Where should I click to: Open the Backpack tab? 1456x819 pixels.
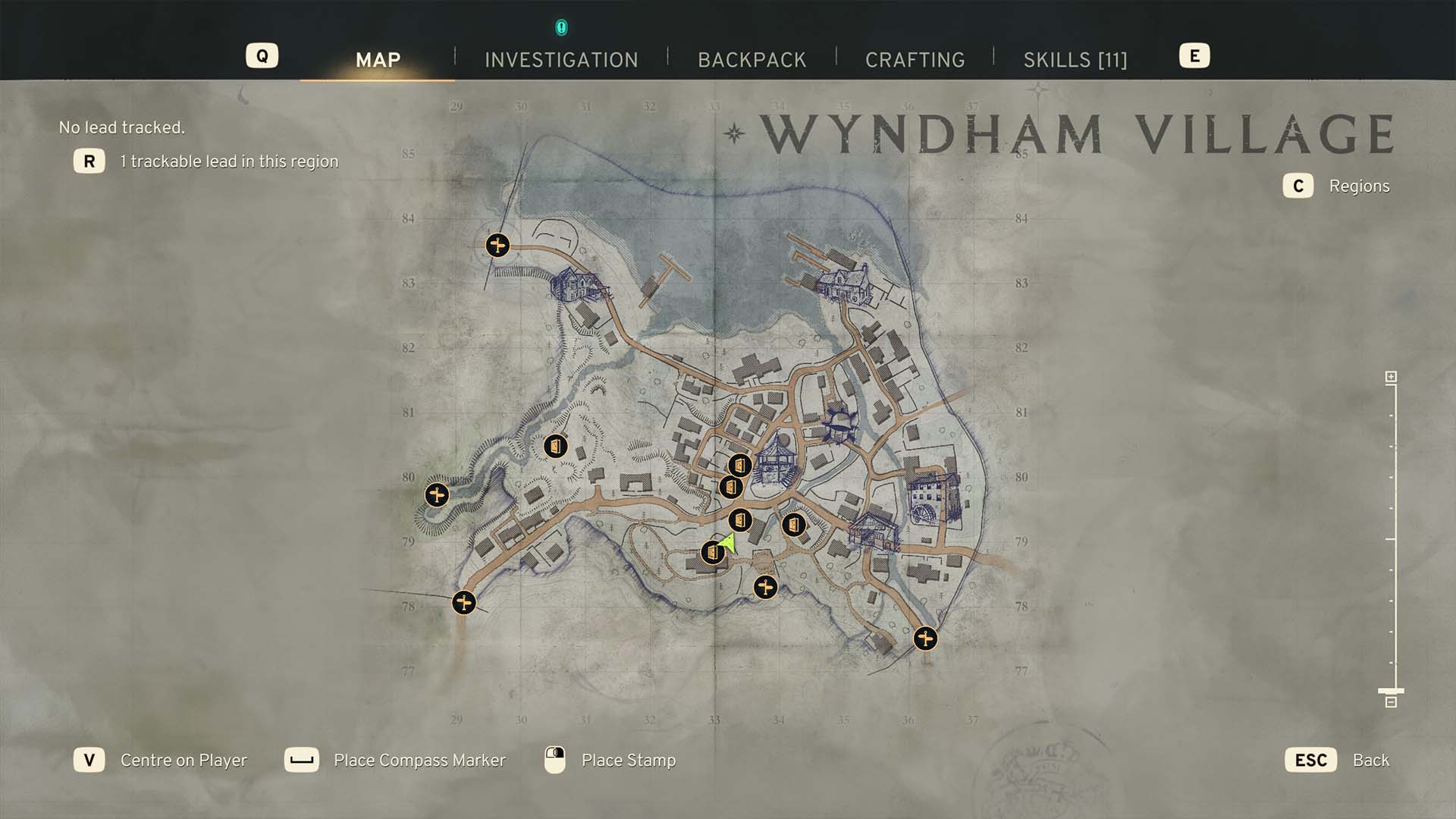tap(752, 60)
